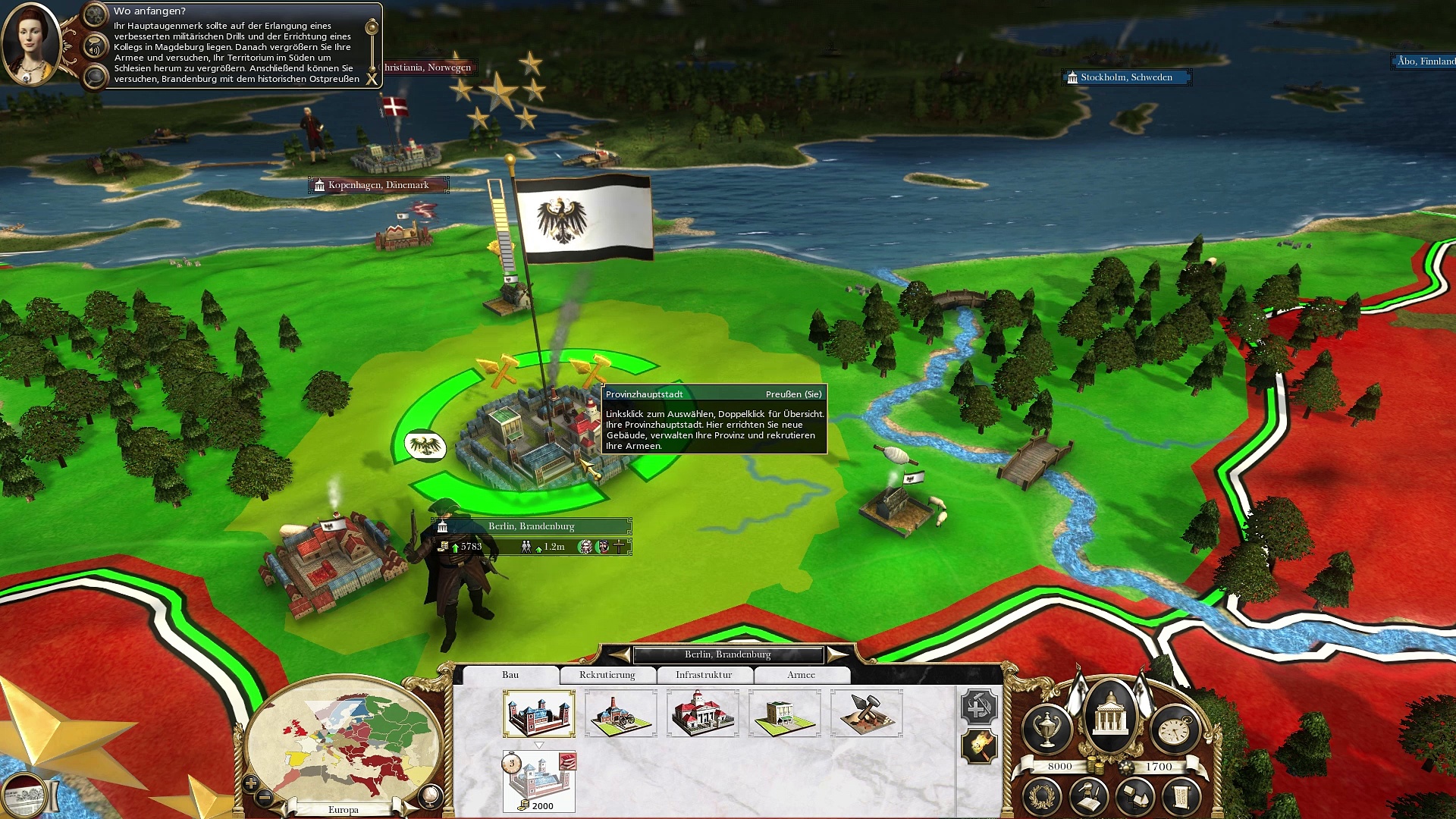
Task: Open the Kopenhagen, Dänemark city label
Action: click(378, 185)
